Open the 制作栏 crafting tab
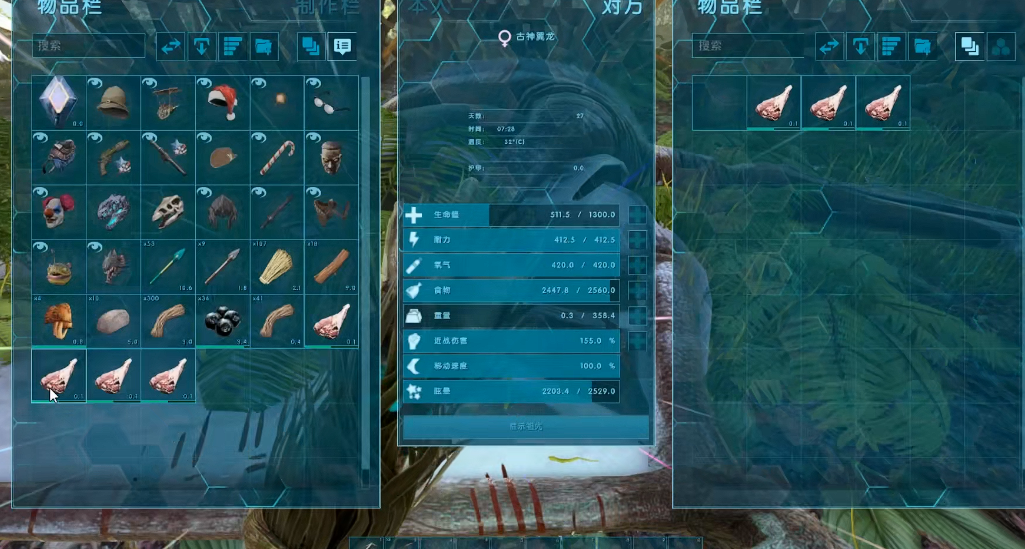This screenshot has width=1025, height=549. [328, 8]
